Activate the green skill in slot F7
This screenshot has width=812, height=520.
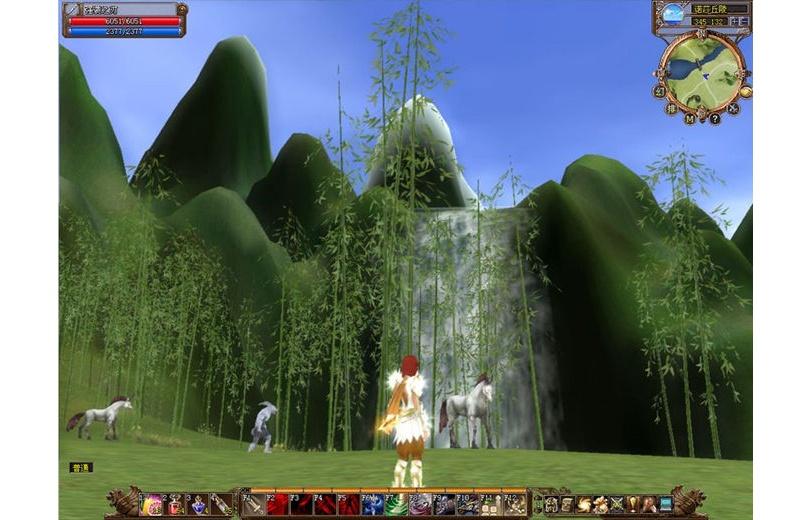397,505
